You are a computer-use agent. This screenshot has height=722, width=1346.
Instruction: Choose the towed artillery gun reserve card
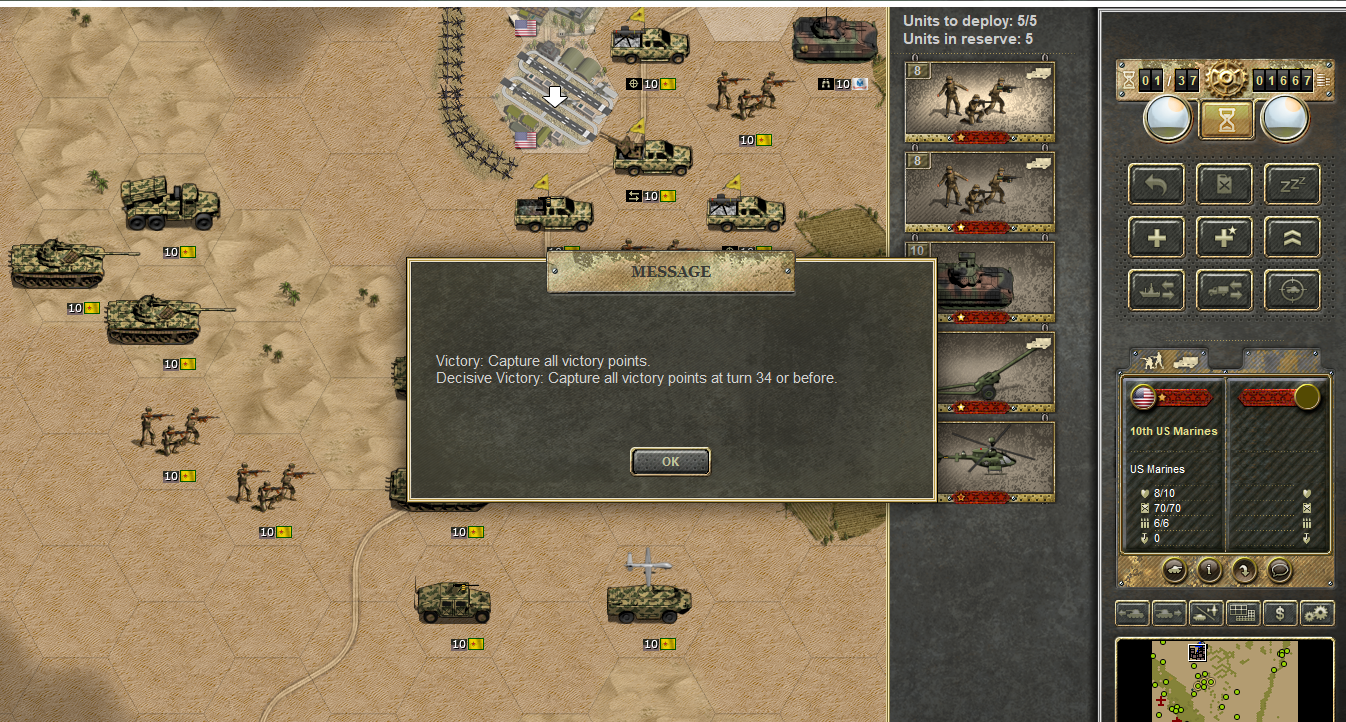979,372
